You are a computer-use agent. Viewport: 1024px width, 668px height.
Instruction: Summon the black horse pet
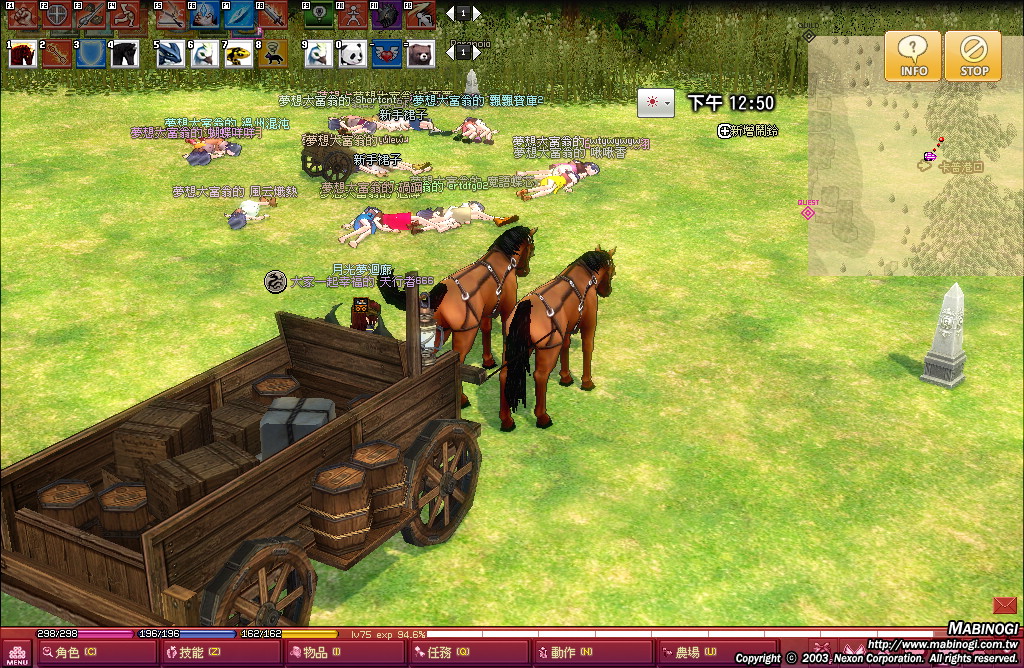125,54
